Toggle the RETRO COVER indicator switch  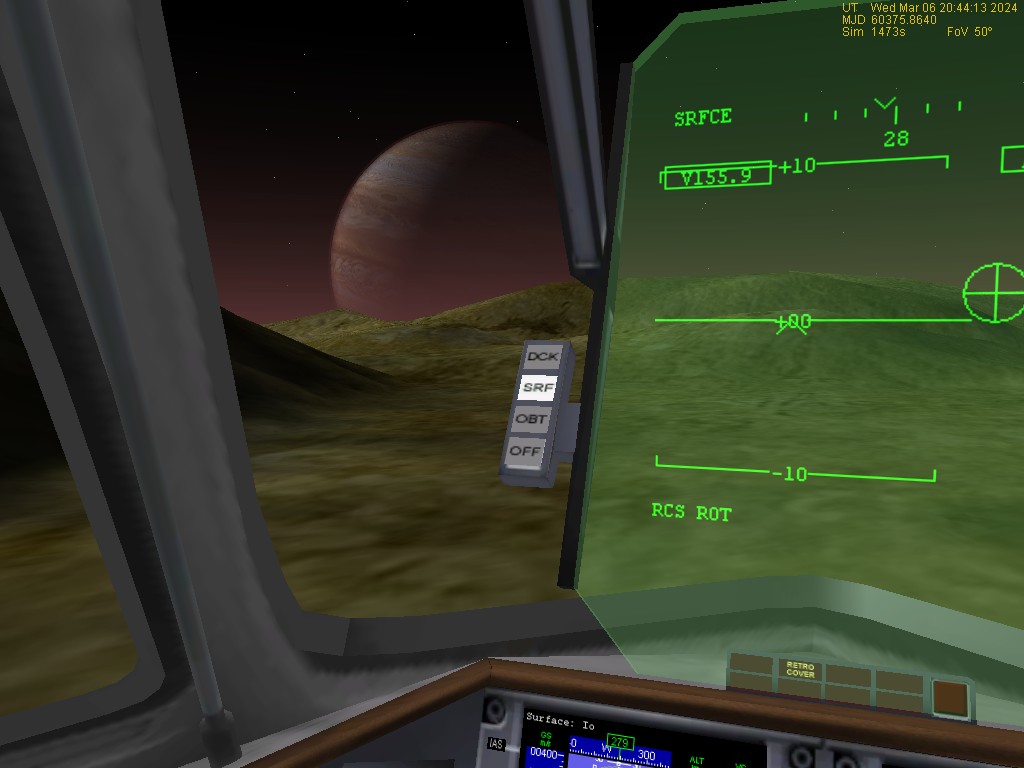[x=800, y=670]
